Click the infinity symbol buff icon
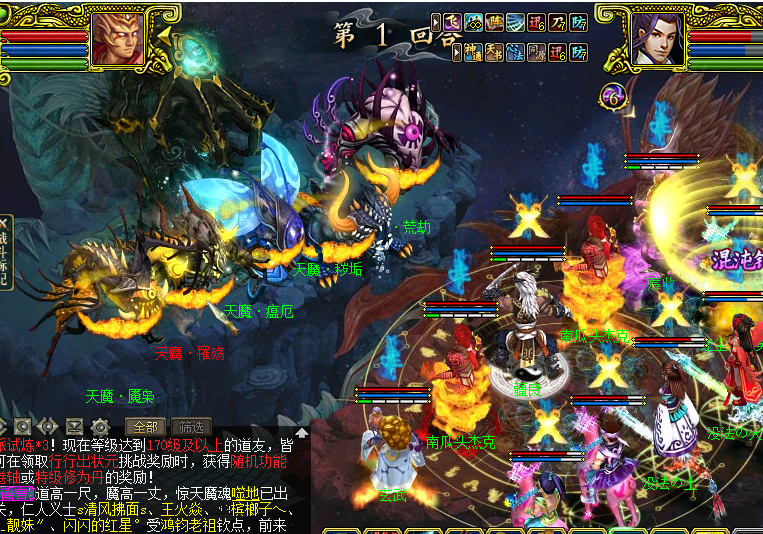 tap(473, 22)
